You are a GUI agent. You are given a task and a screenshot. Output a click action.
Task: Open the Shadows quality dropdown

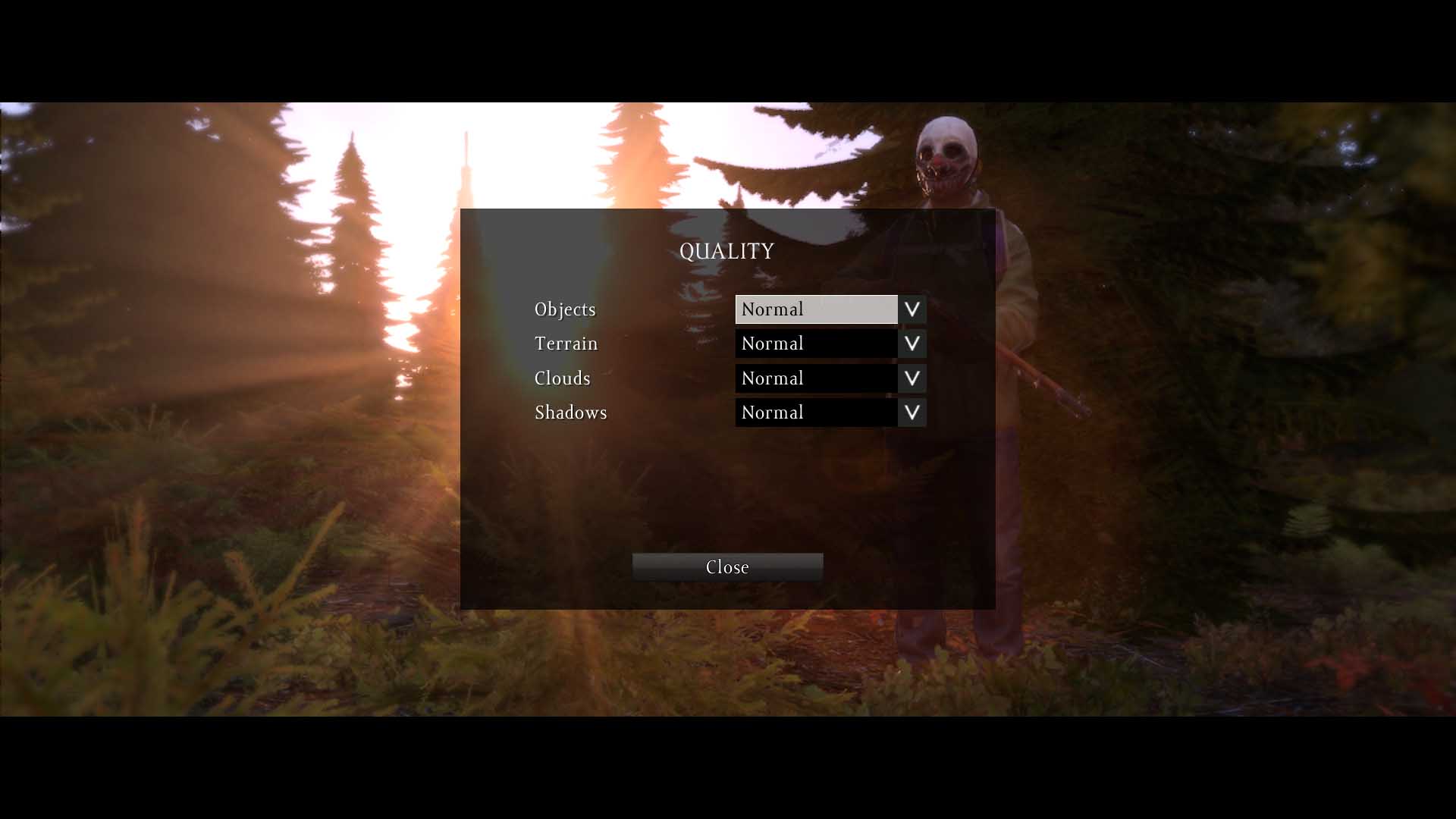pos(912,413)
